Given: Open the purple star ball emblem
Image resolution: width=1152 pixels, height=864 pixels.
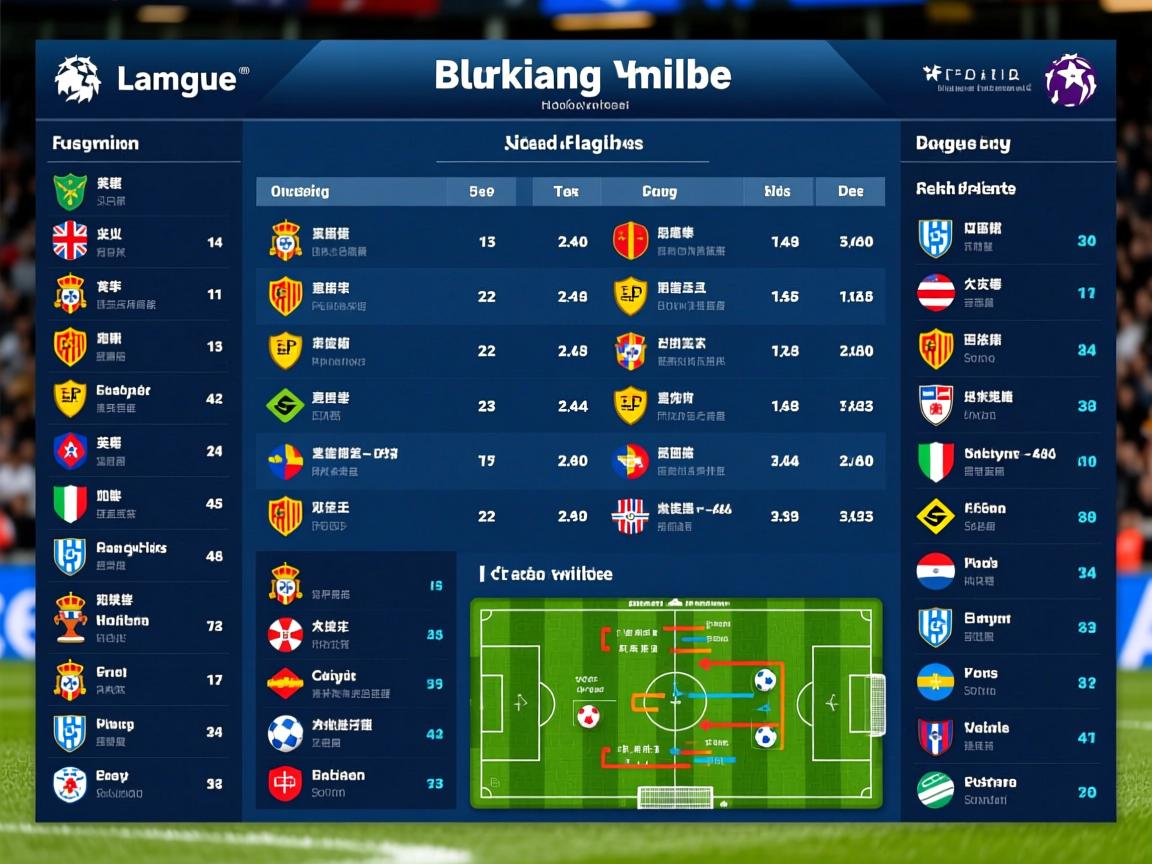Looking at the screenshot, I should [1070, 81].
